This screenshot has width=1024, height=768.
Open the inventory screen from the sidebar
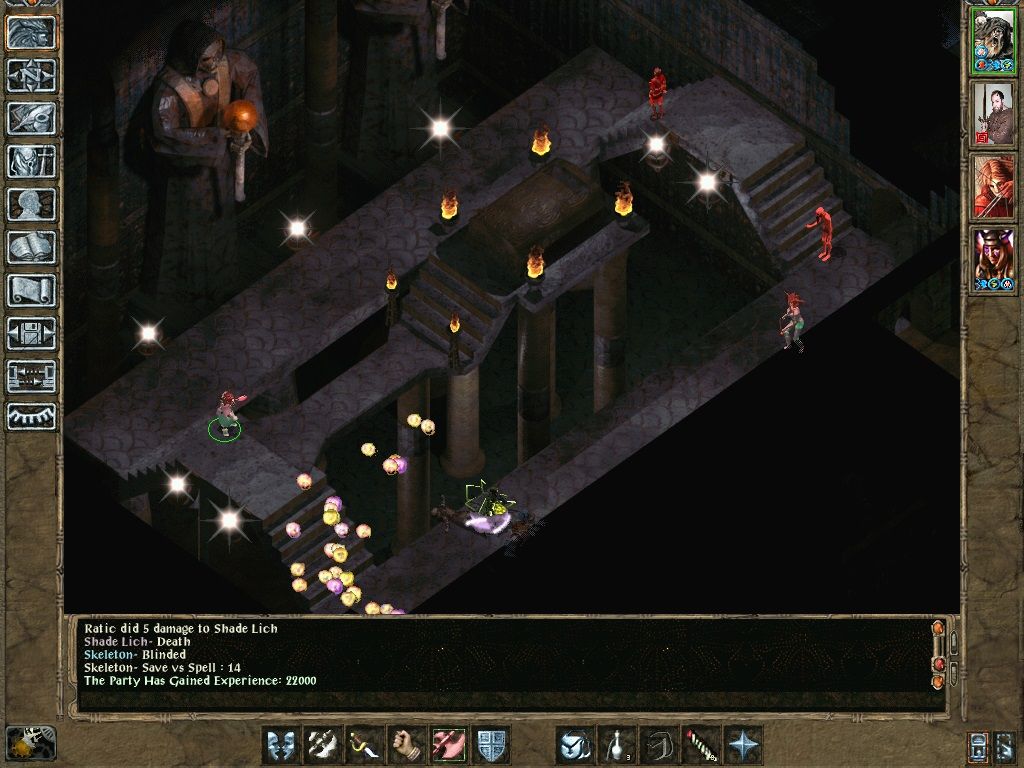click(31, 161)
